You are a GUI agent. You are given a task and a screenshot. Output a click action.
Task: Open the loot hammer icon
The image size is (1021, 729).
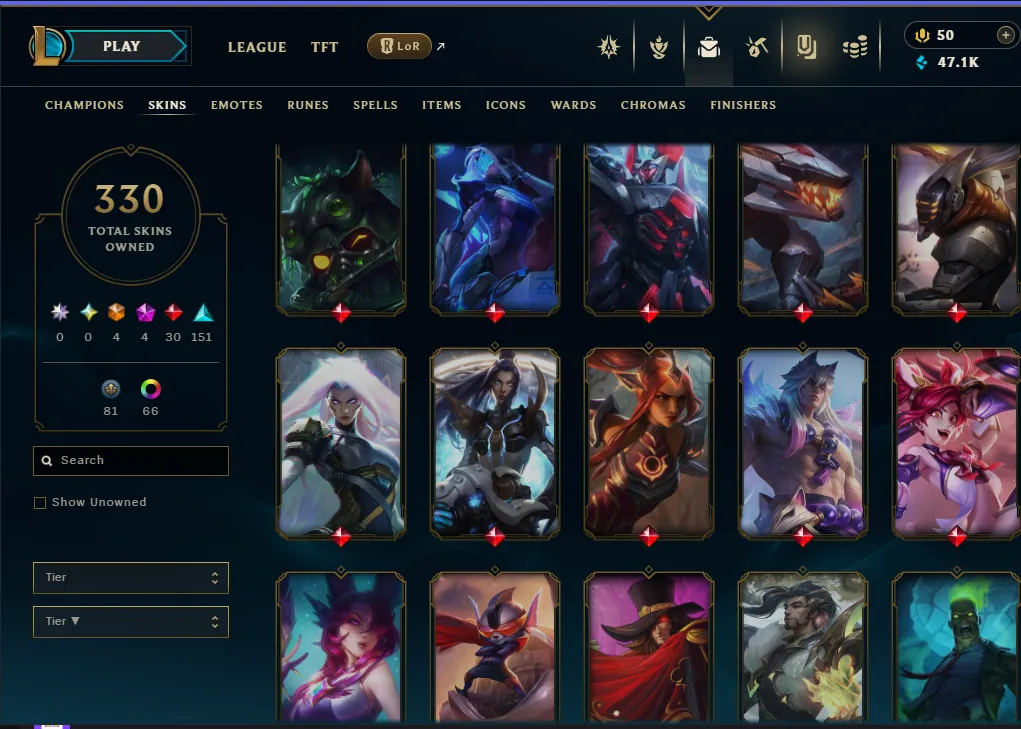[x=757, y=47]
